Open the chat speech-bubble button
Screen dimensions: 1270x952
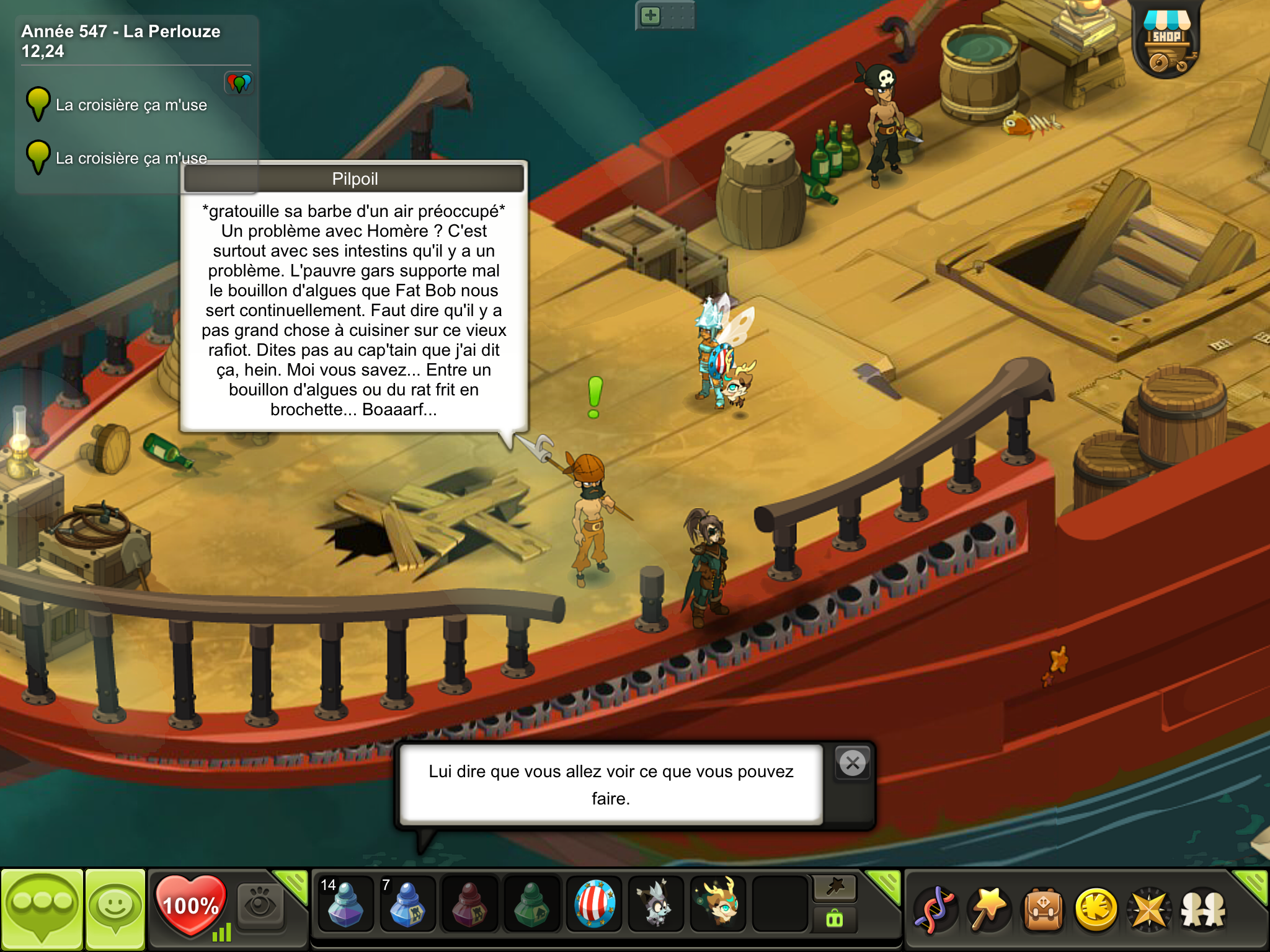coord(42,909)
